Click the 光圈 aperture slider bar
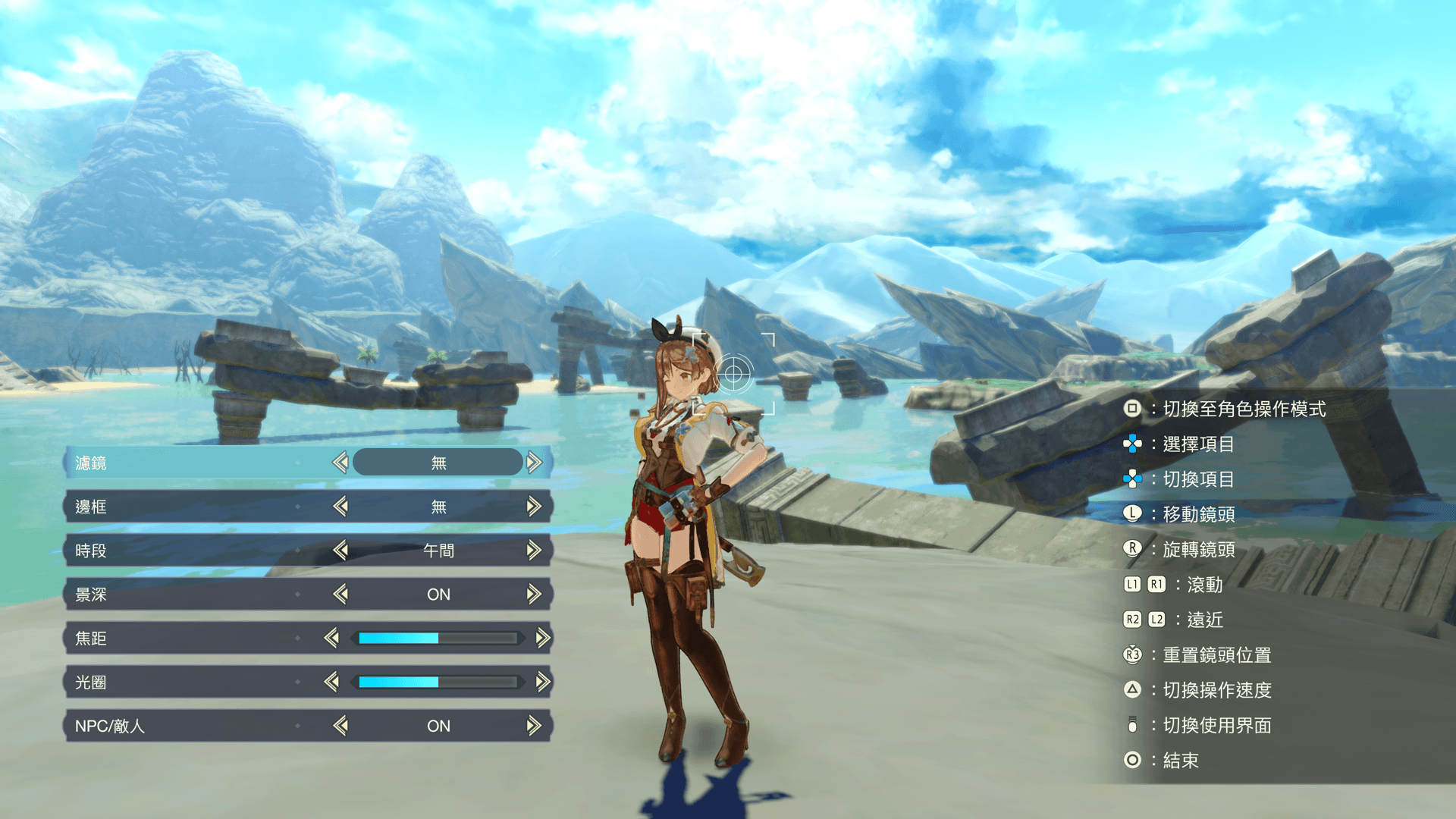This screenshot has width=1456, height=819. click(x=438, y=682)
